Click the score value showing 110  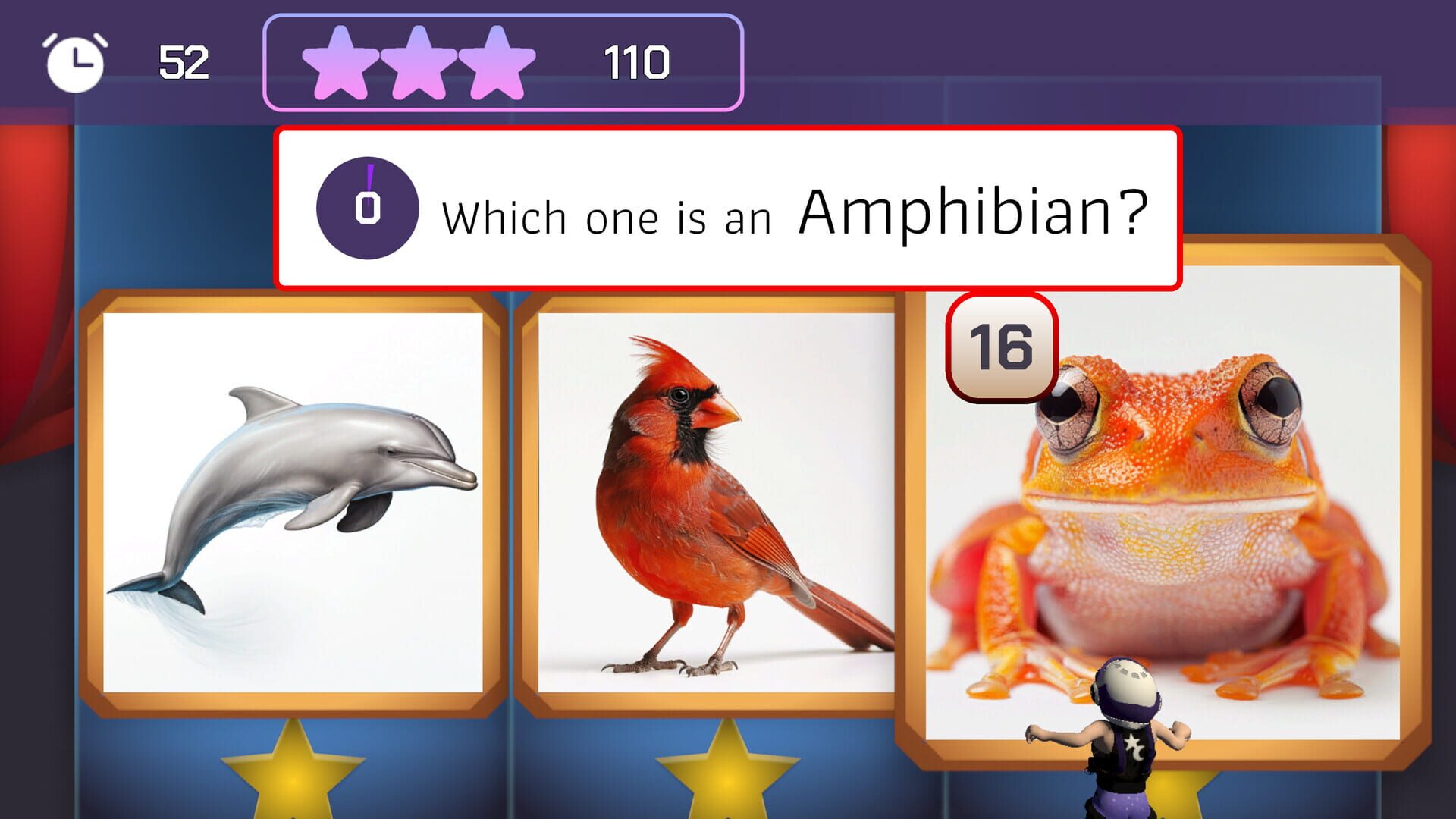coord(637,62)
